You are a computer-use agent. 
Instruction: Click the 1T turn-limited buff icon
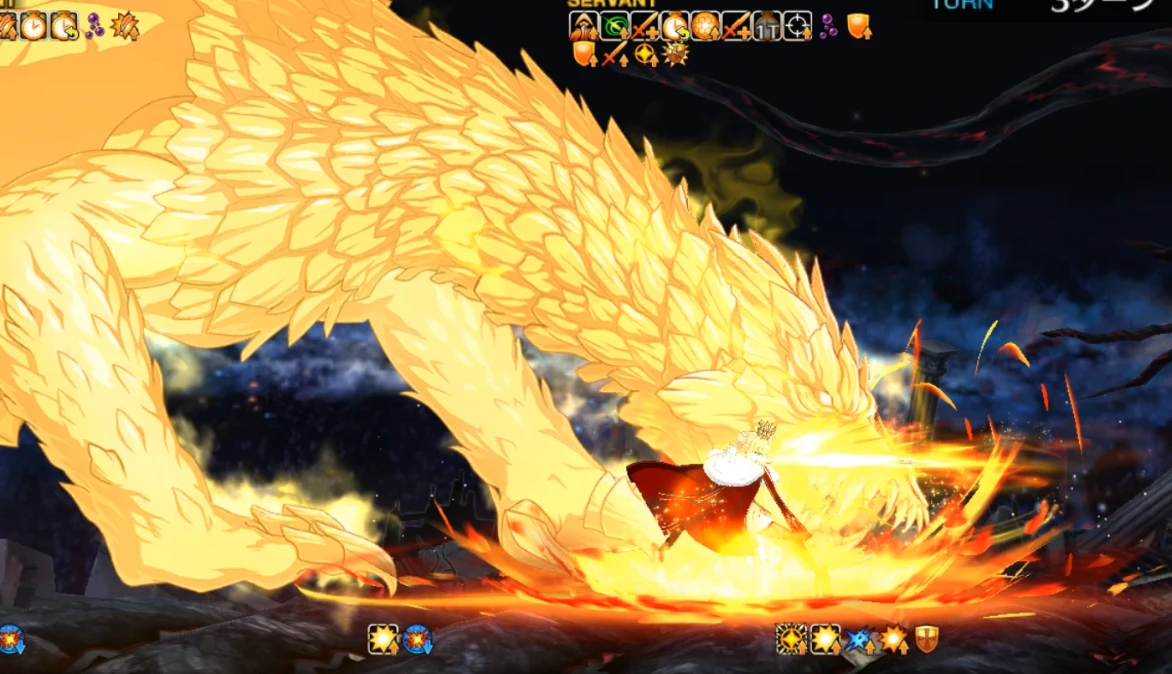click(766, 27)
